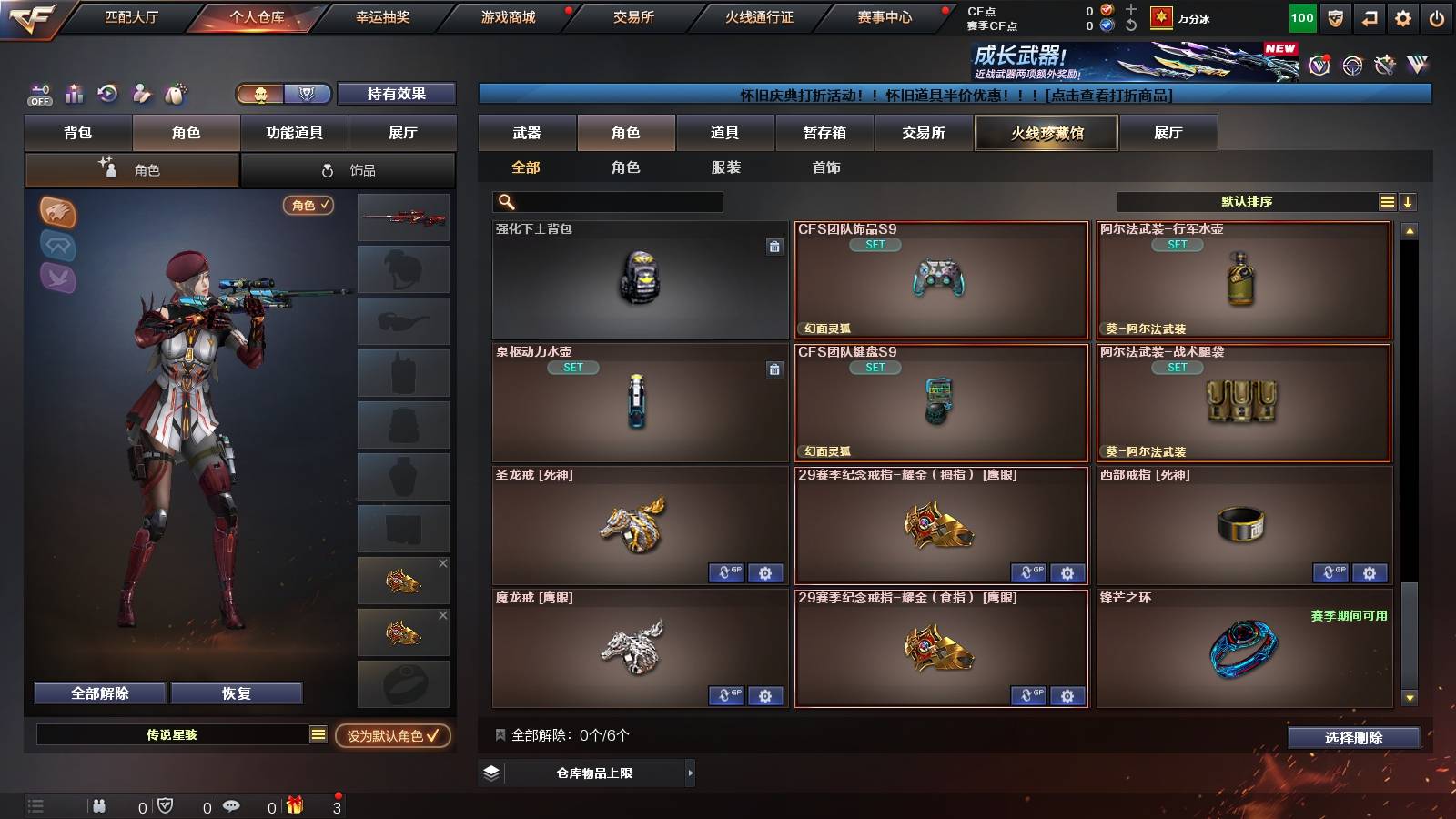Open the replay history icon
Viewport: 1456px width, 819px height.
click(x=107, y=93)
